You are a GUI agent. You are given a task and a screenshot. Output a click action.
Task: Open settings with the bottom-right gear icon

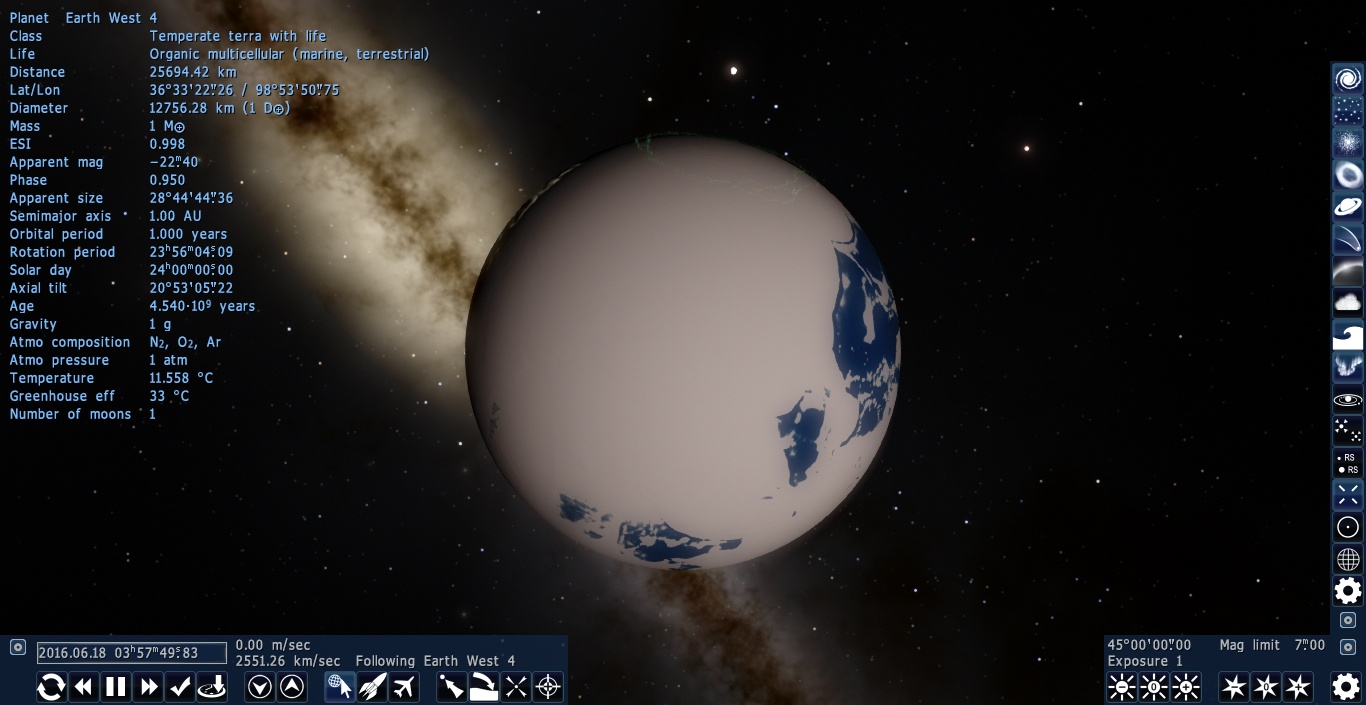coord(1346,687)
